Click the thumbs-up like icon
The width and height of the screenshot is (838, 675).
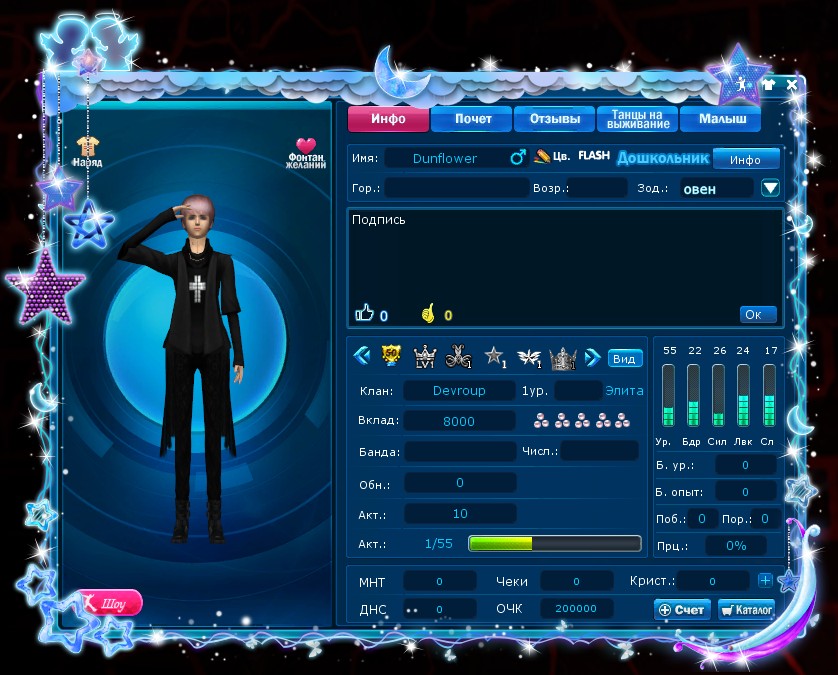pos(365,314)
